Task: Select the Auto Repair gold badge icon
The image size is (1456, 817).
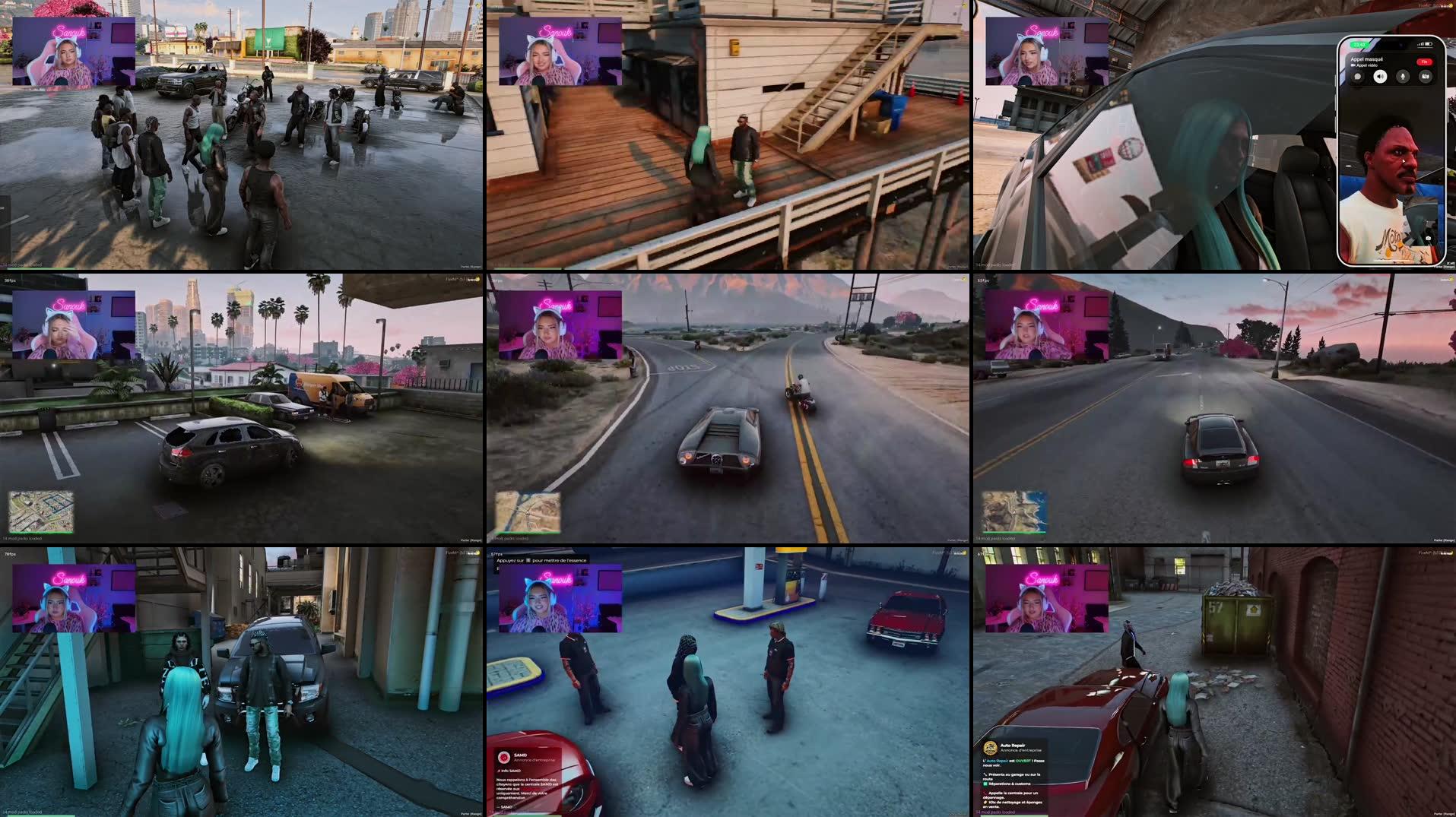Action: [990, 749]
